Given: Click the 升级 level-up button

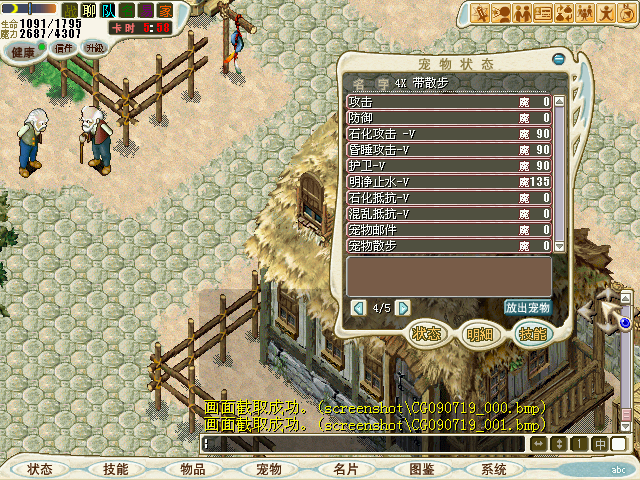Looking at the screenshot, I should 94,47.
